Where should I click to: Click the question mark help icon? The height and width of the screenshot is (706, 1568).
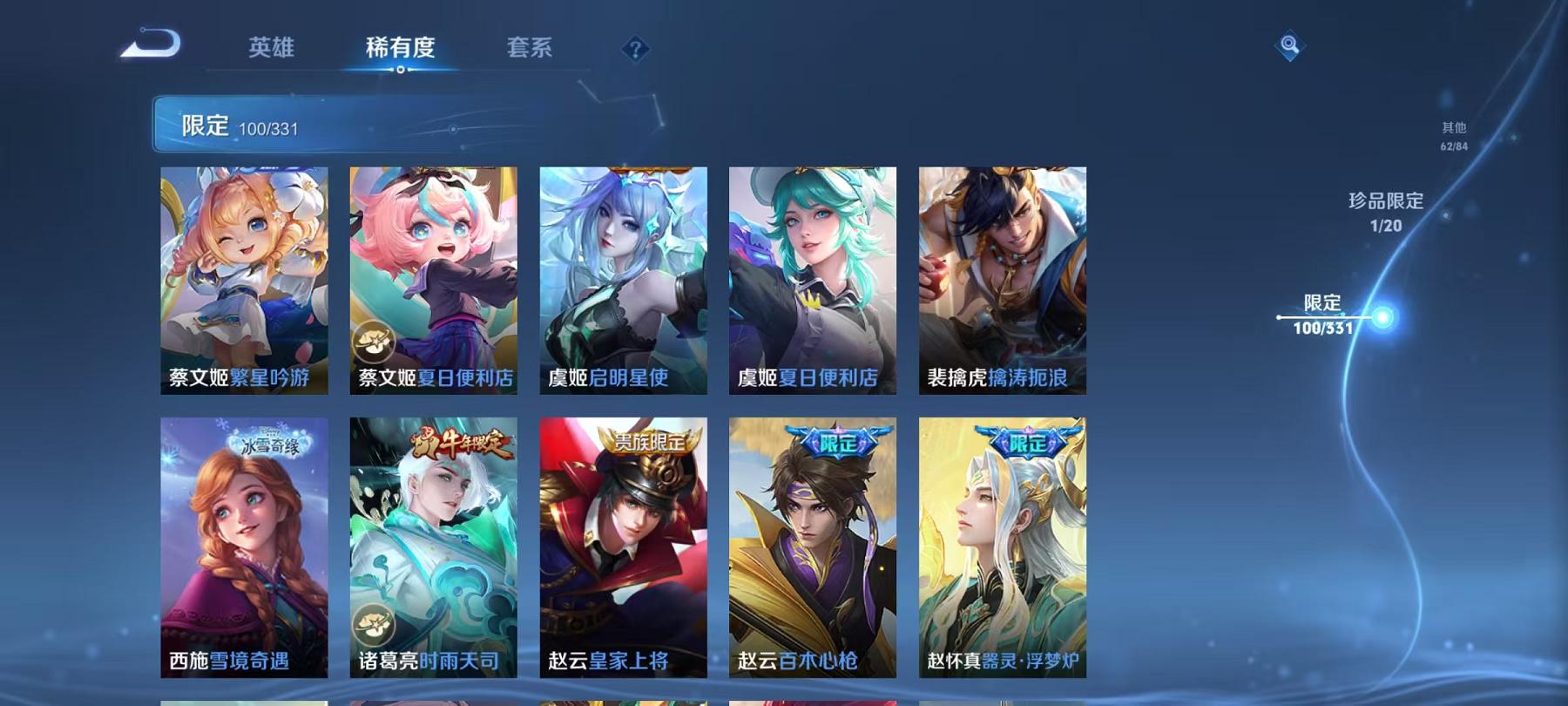point(639,50)
